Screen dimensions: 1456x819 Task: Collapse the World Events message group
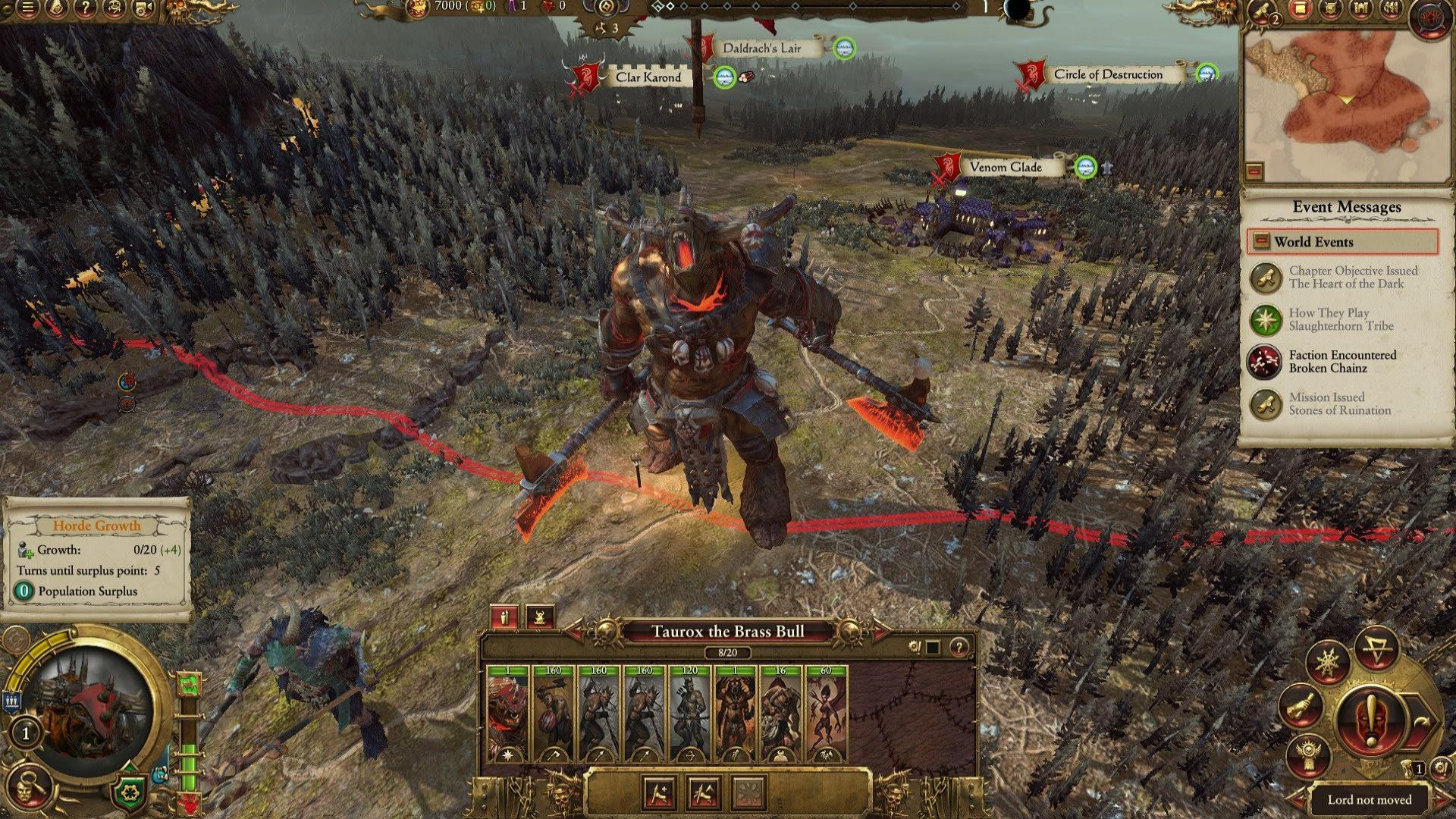[1261, 242]
